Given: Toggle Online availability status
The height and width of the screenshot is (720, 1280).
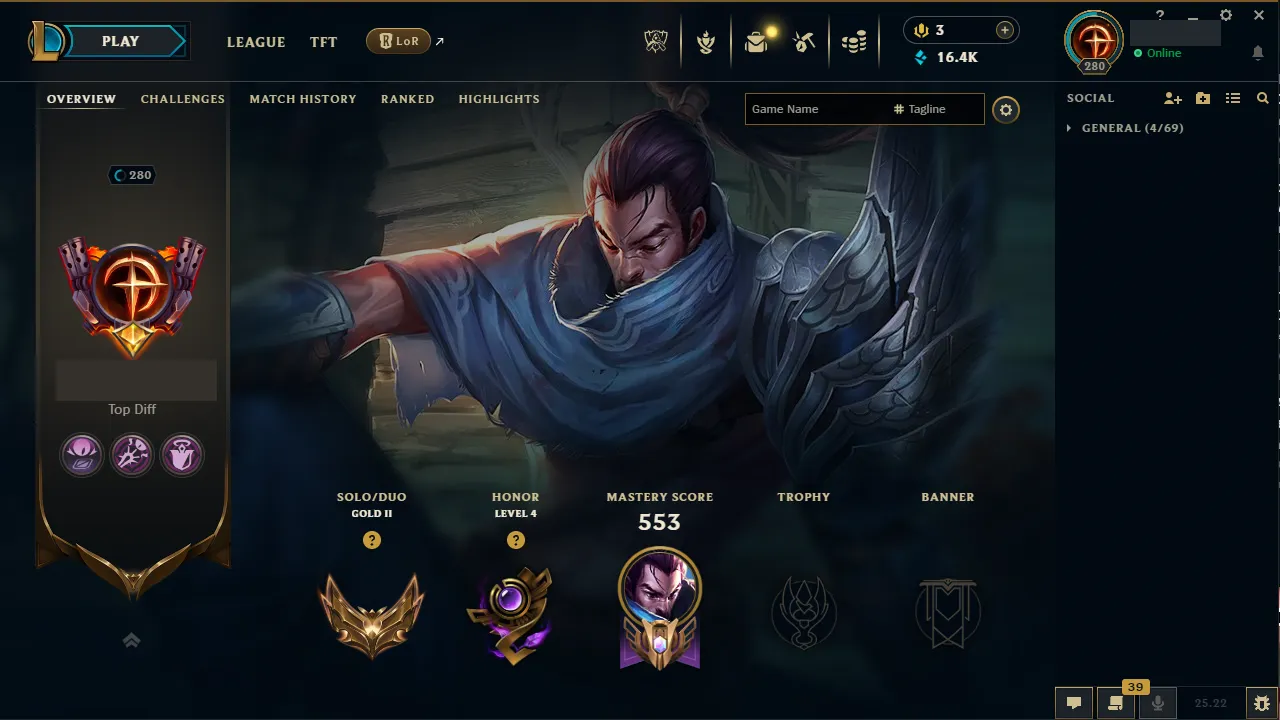Looking at the screenshot, I should (1159, 53).
